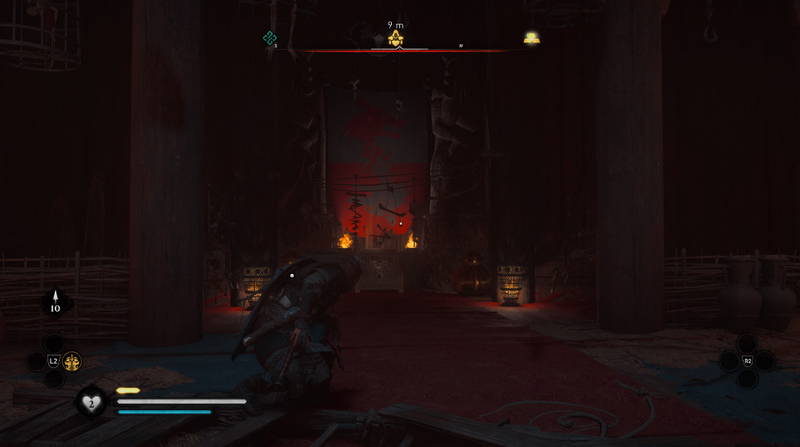The width and height of the screenshot is (800, 447).
Task: Click the gold wealth ingot compass marker
Action: [532, 39]
